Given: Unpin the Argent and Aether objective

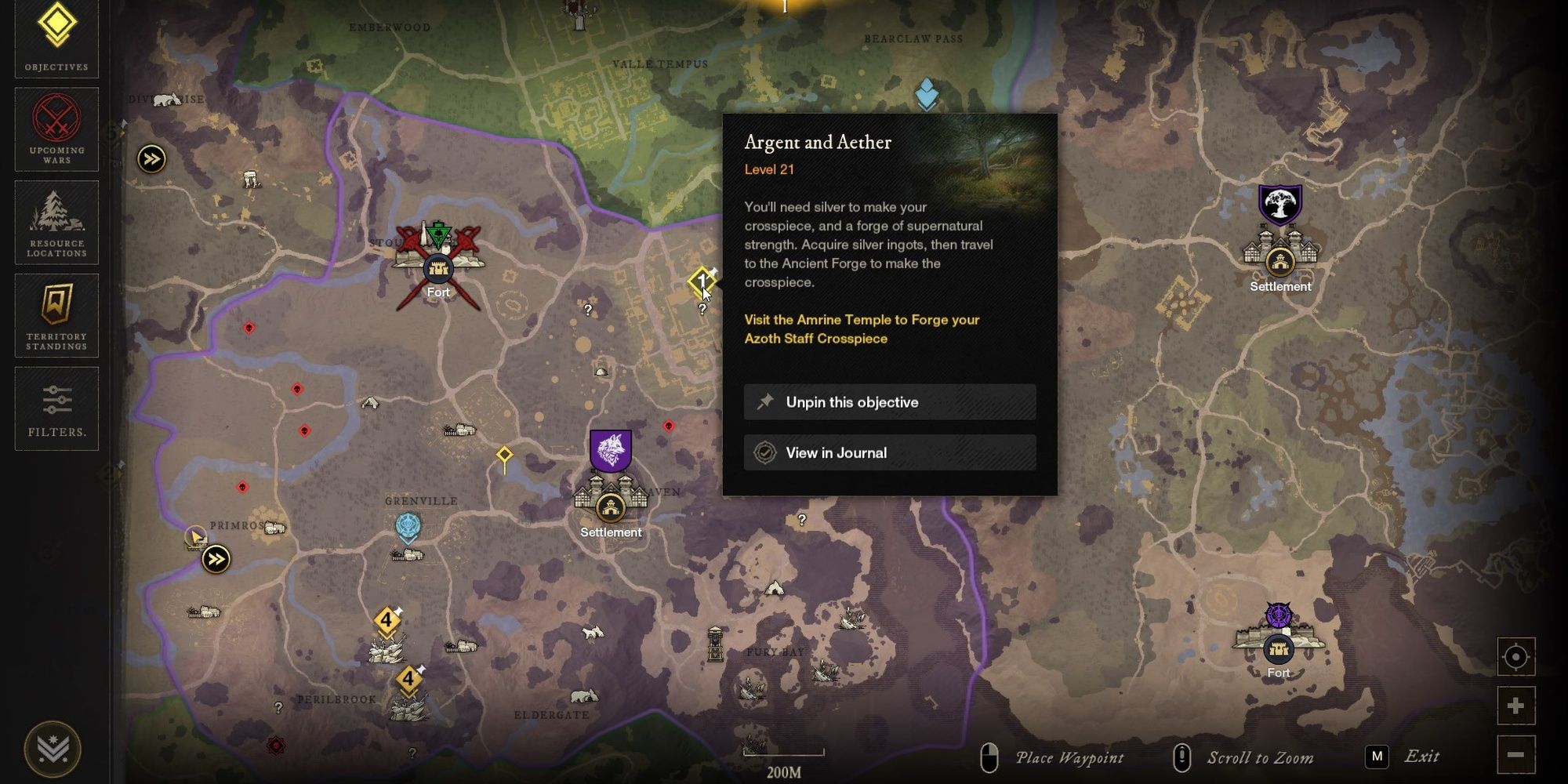Looking at the screenshot, I should coord(890,402).
